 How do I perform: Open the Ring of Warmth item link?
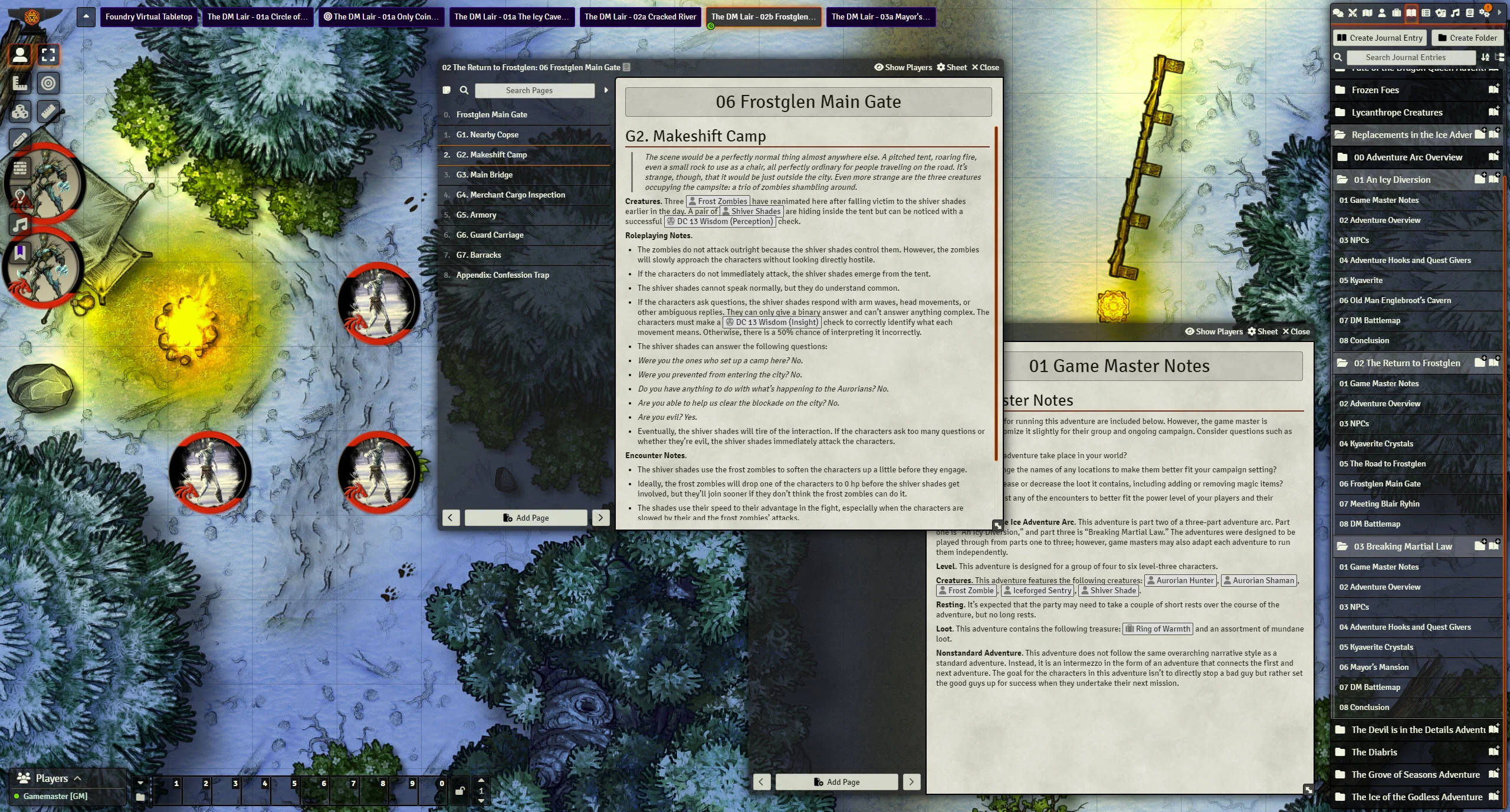pos(1157,629)
